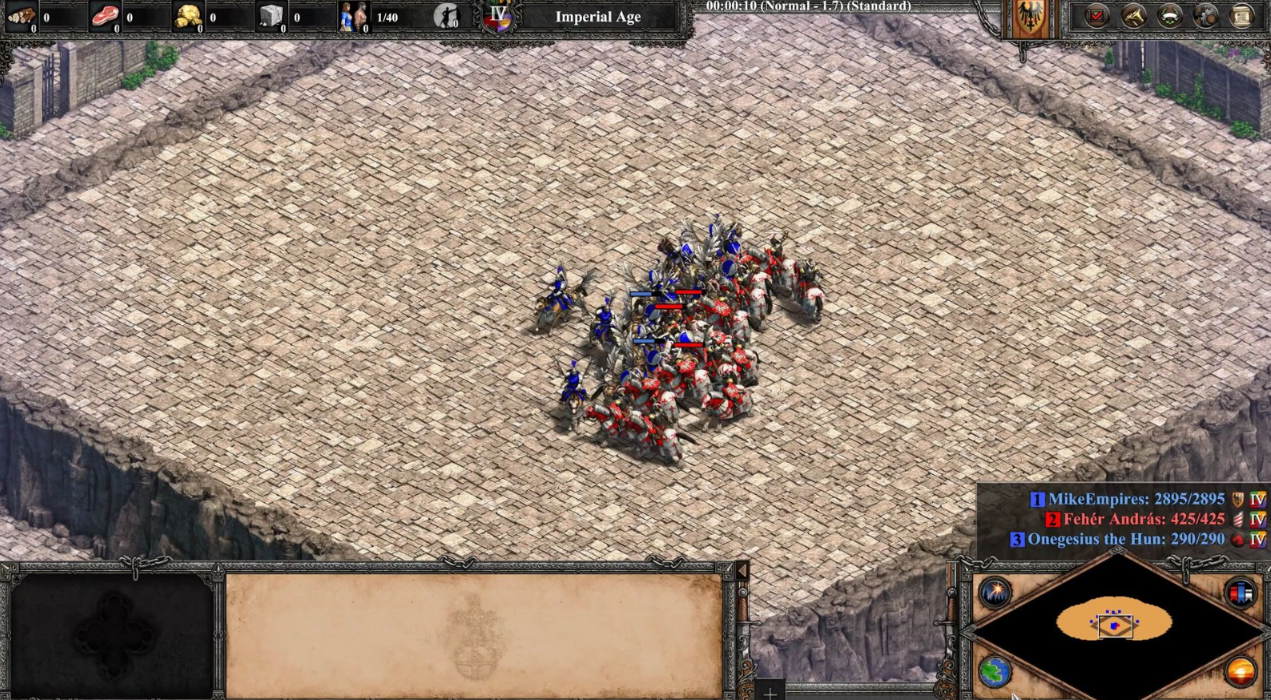The image size is (1271, 700).
Task: Click the eagle civilization shield emblem
Action: [x=1031, y=17]
